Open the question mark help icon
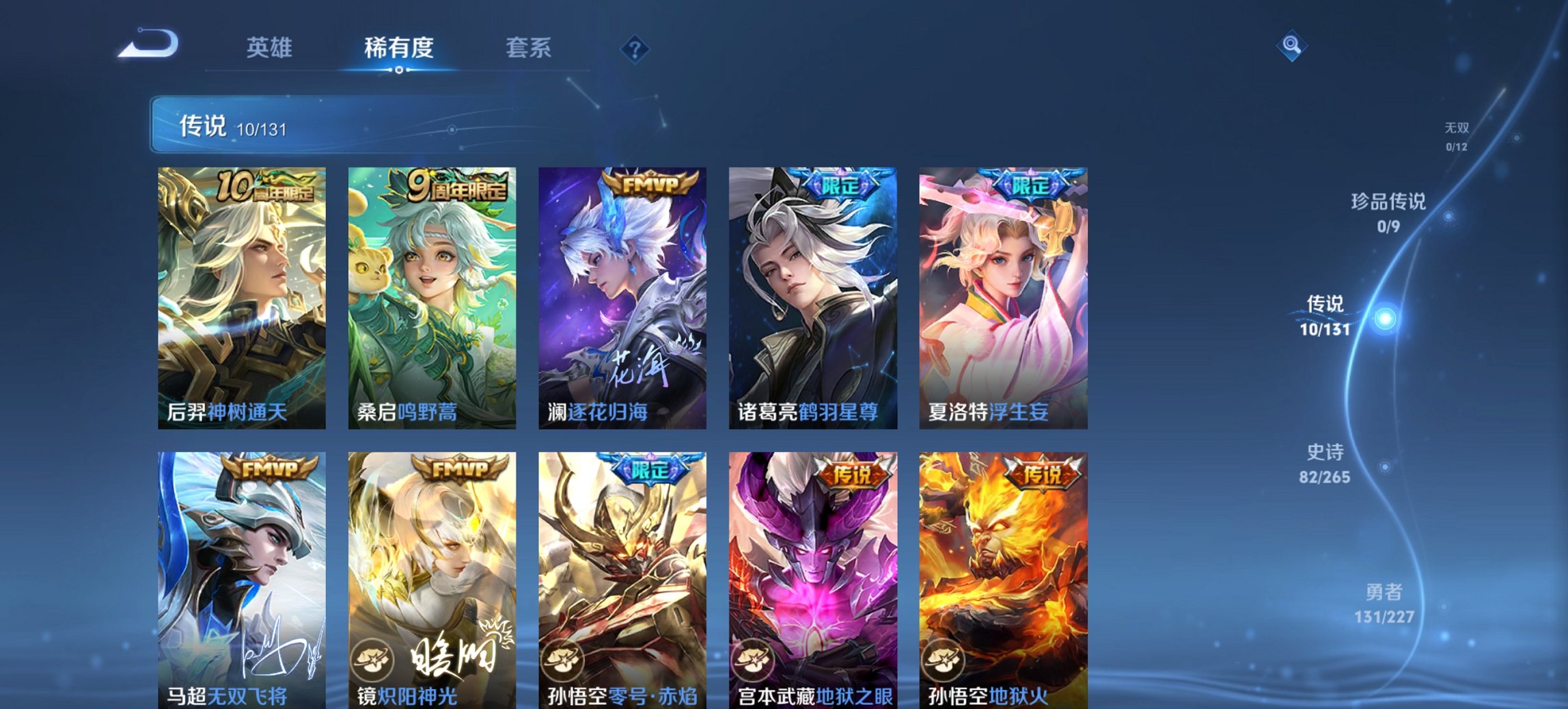 point(636,49)
